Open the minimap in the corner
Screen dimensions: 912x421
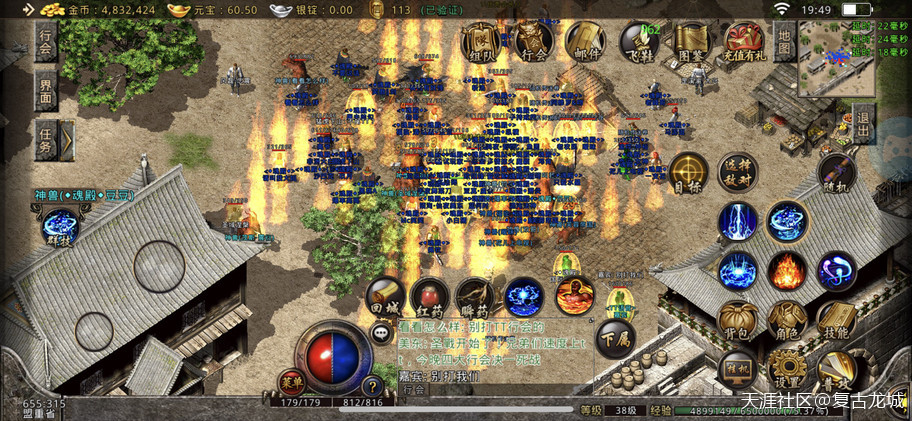click(836, 58)
